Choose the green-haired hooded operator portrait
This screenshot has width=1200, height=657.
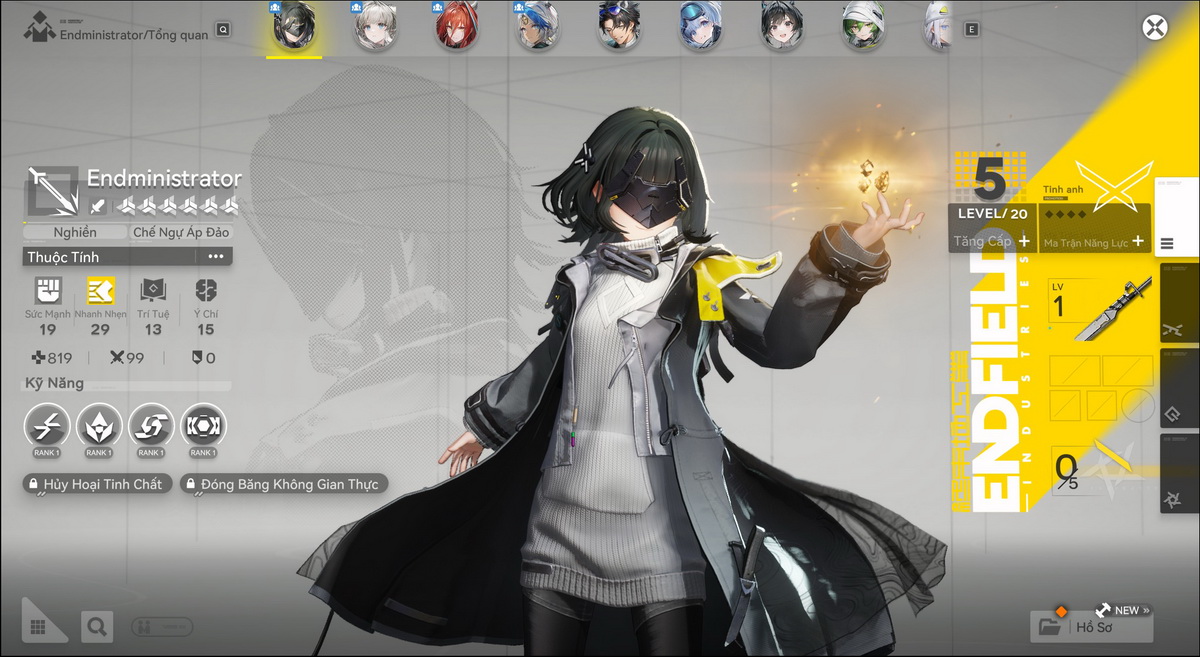pyautogui.click(x=861, y=27)
